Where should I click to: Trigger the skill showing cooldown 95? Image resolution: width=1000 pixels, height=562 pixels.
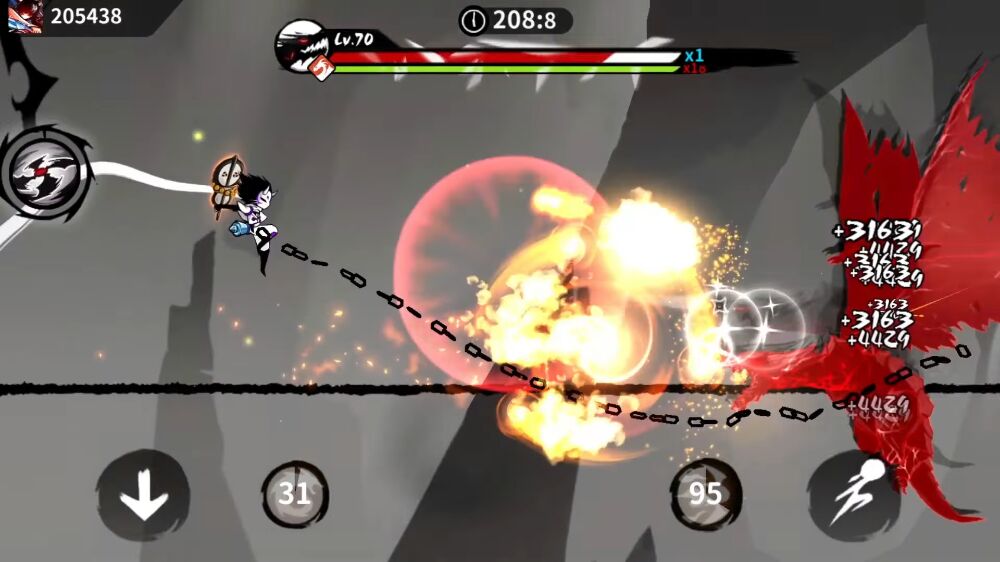tap(705, 493)
